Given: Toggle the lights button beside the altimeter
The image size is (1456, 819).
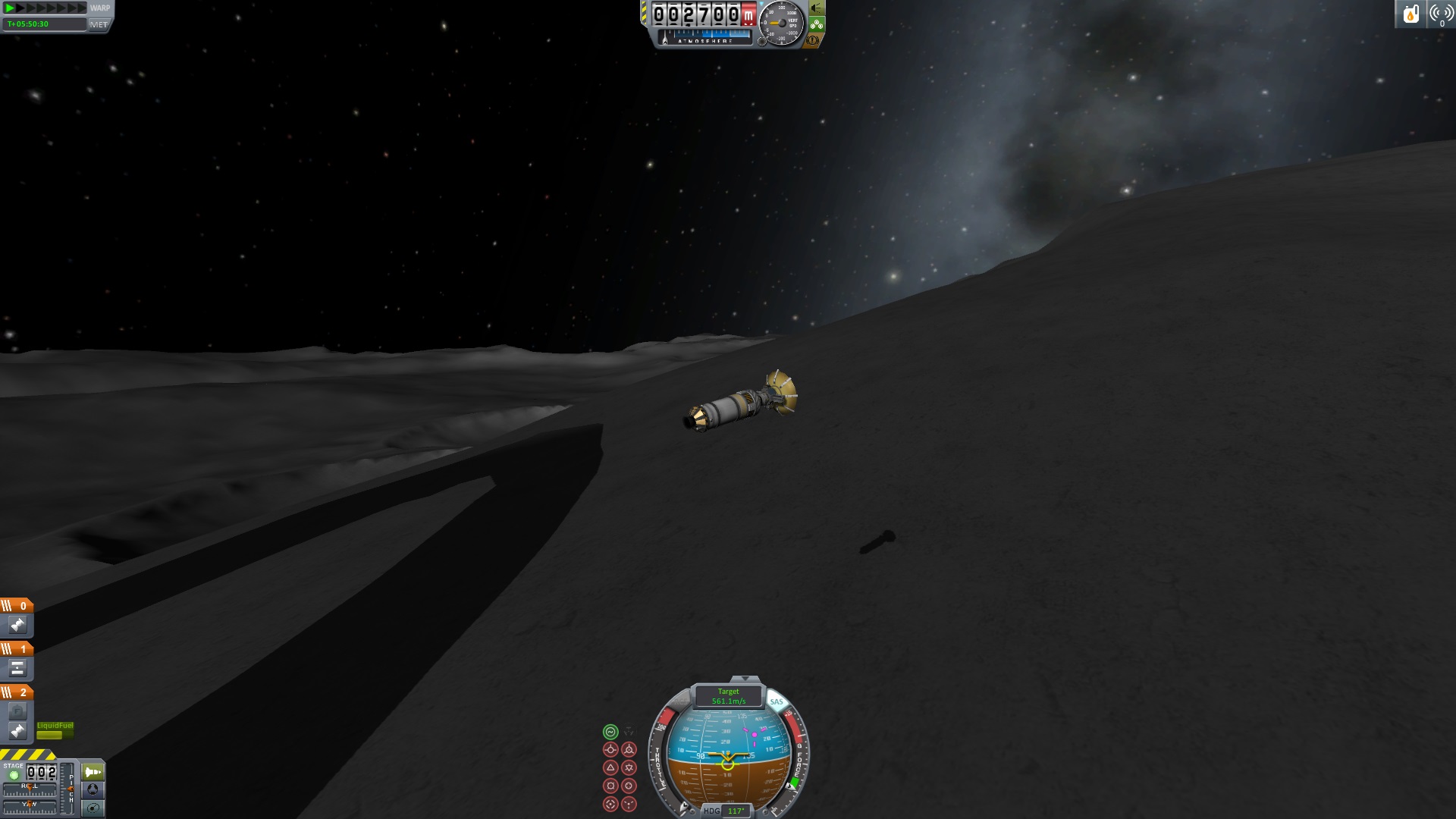Looking at the screenshot, I should 817,8.
